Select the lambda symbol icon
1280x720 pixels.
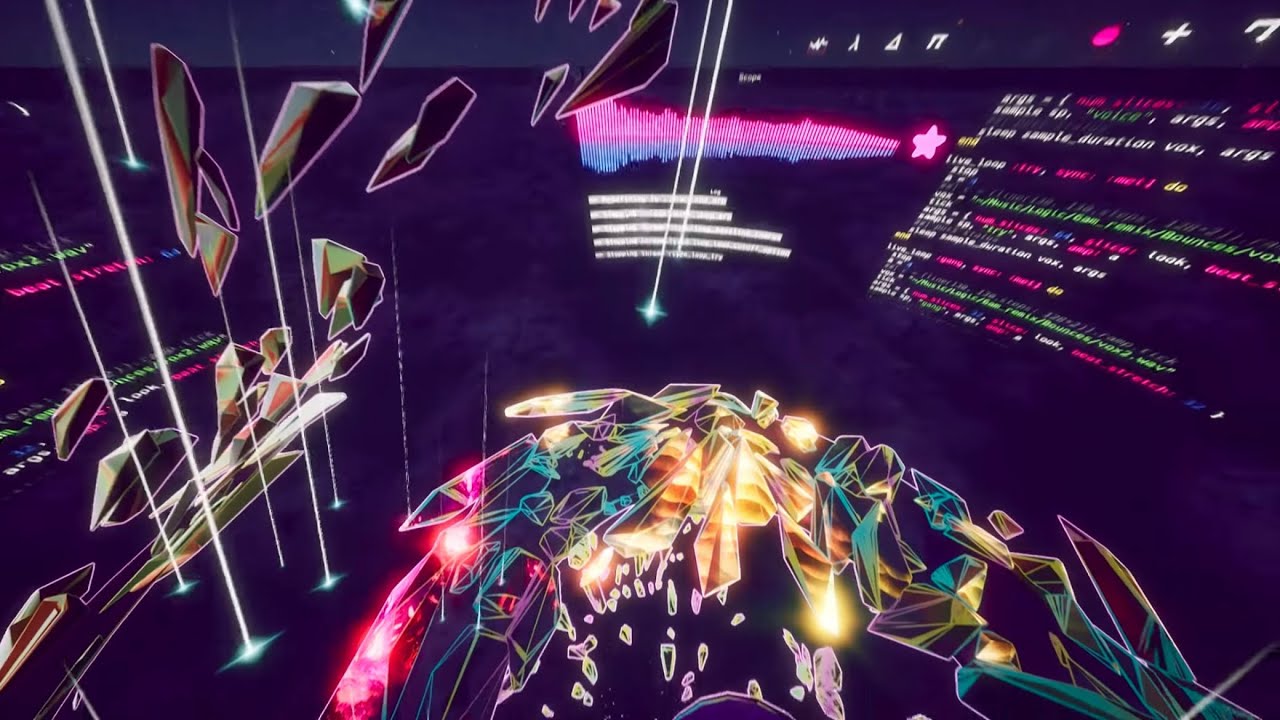pyautogui.click(x=853, y=44)
